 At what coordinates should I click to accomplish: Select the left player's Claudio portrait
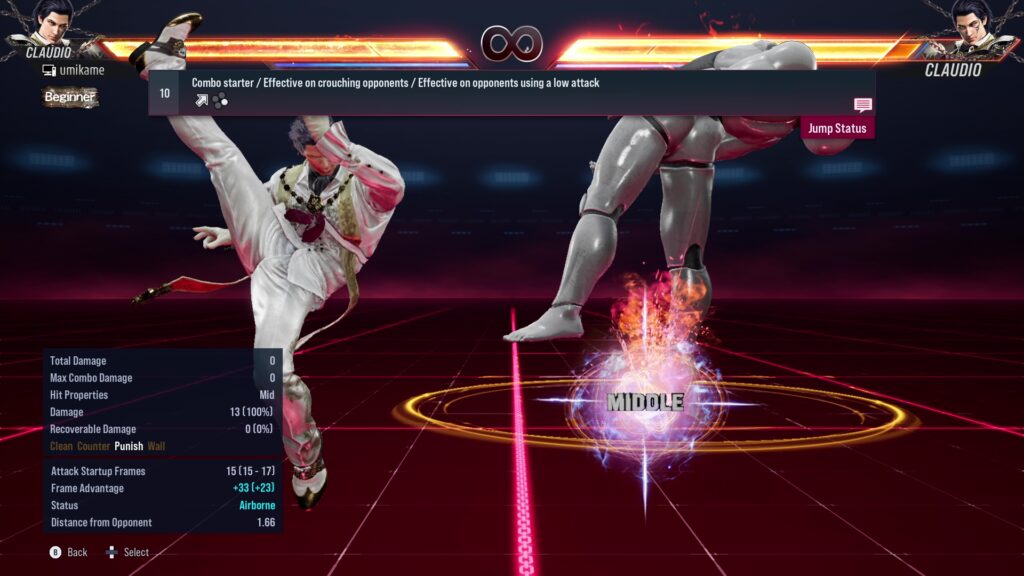coord(49,24)
